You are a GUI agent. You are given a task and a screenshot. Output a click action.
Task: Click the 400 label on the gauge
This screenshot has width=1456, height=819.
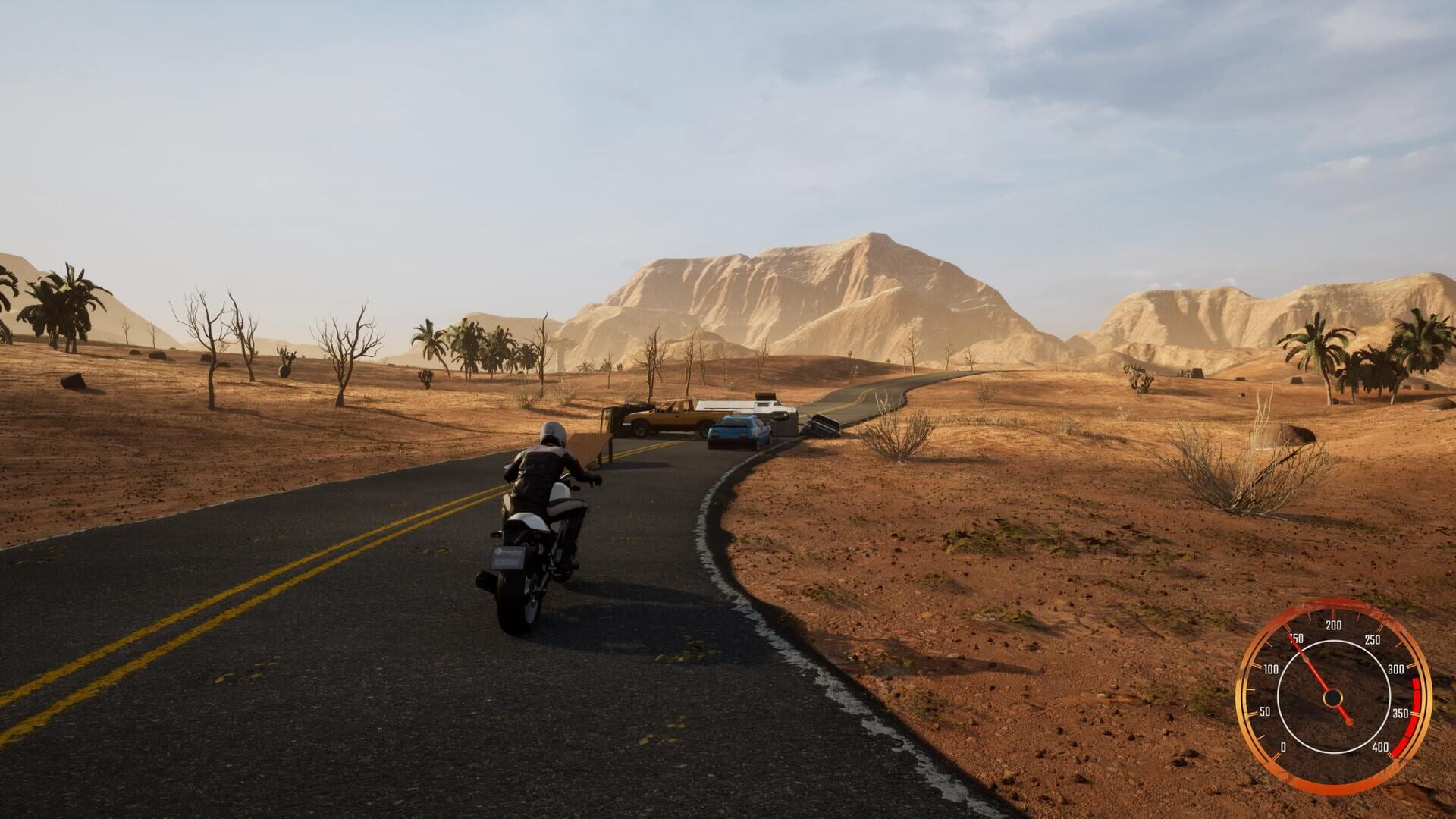[1381, 746]
